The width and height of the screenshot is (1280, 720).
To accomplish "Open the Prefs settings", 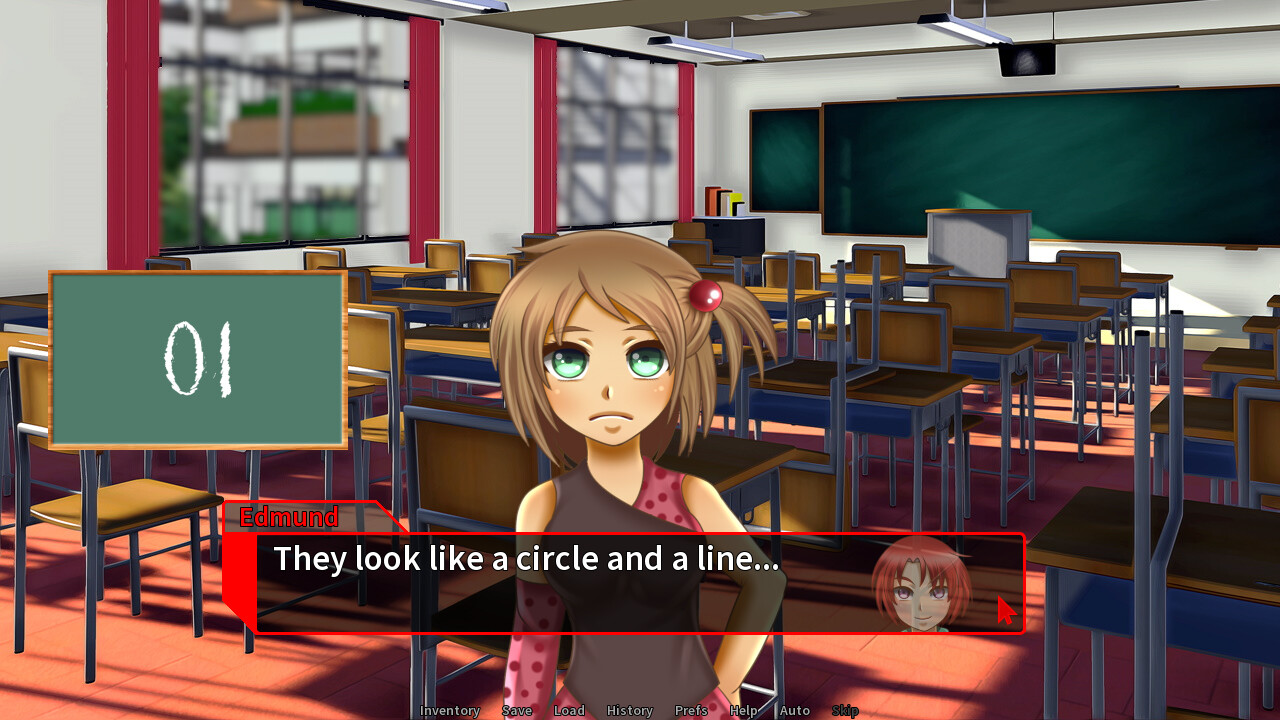I will coord(691,710).
